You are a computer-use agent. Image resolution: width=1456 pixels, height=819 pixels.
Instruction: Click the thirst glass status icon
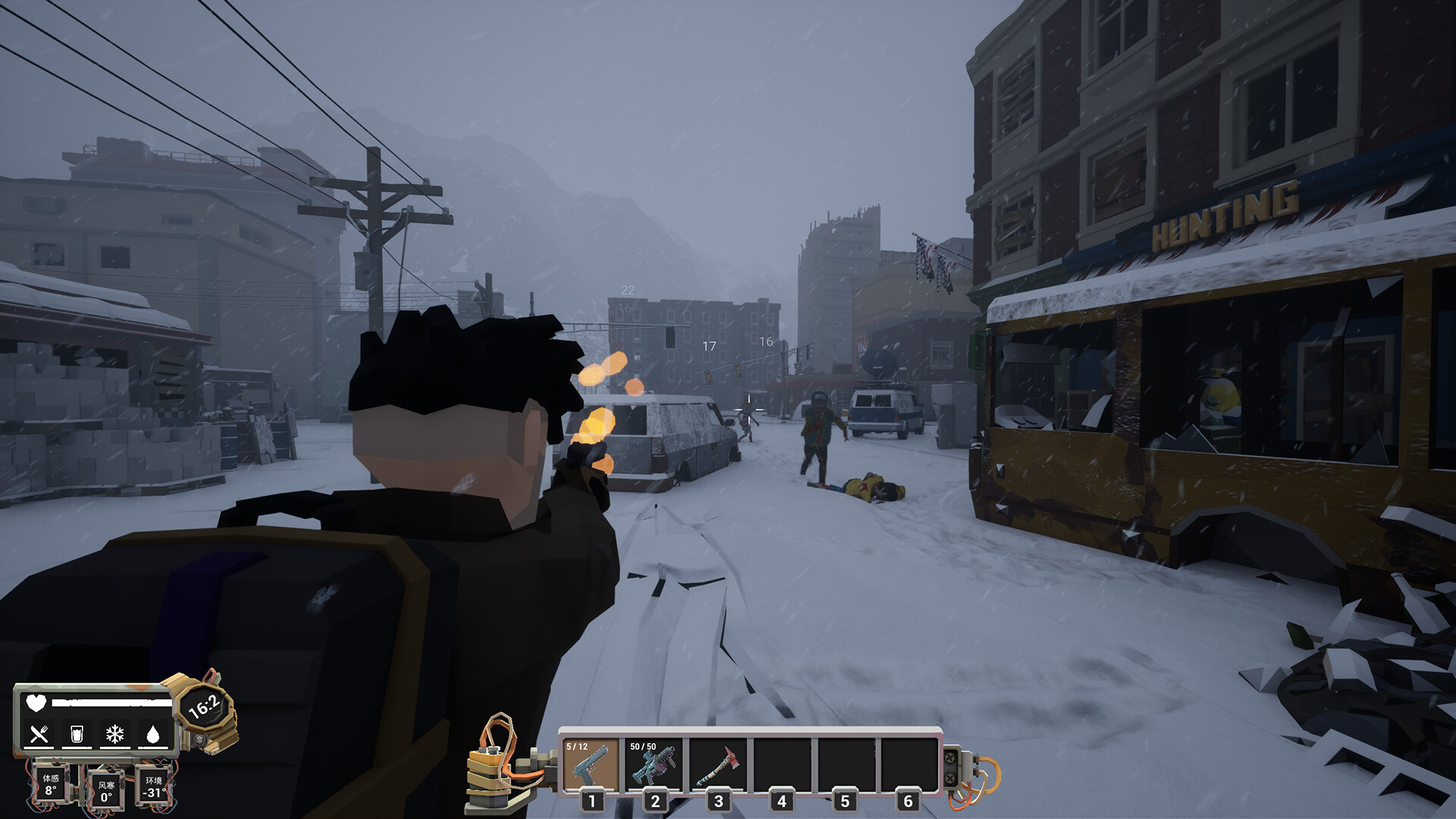[x=77, y=733]
